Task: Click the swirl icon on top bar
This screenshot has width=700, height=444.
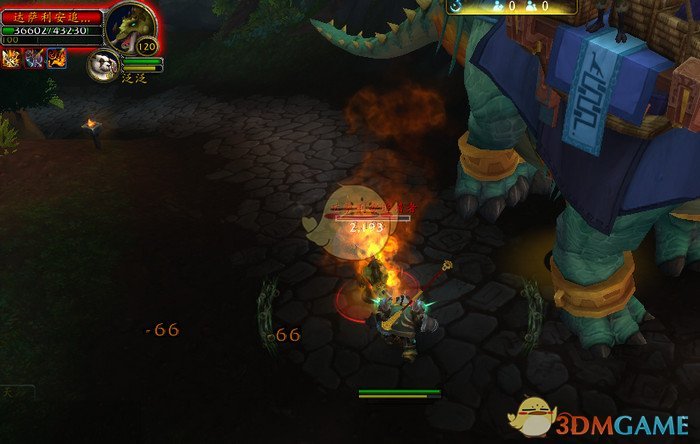Action: (456, 6)
